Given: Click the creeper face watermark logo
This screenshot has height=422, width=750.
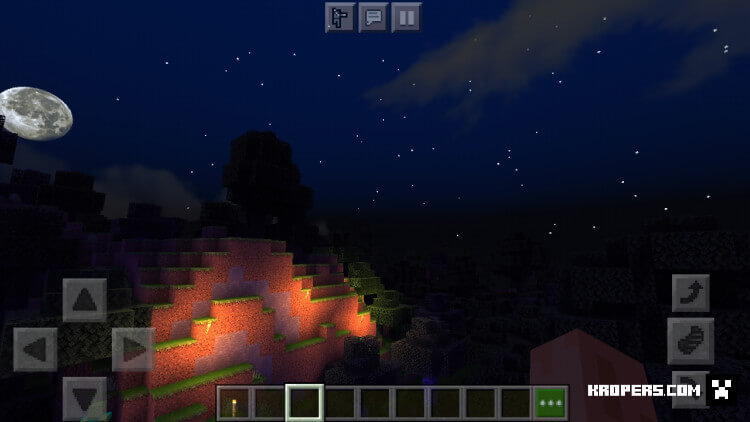Looking at the screenshot, I should [722, 391].
